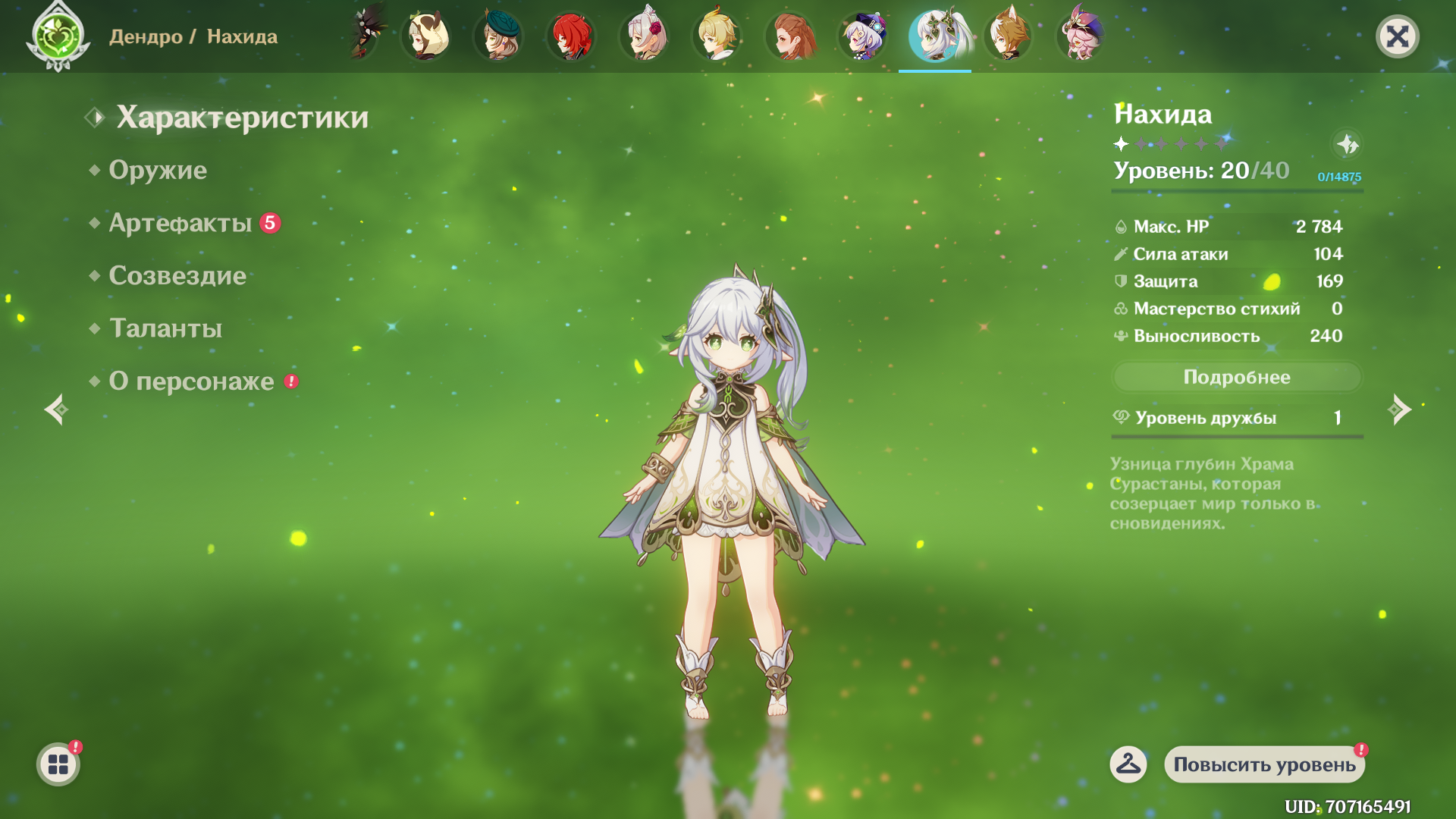Open the Артефакты menu entry

pyautogui.click(x=180, y=223)
